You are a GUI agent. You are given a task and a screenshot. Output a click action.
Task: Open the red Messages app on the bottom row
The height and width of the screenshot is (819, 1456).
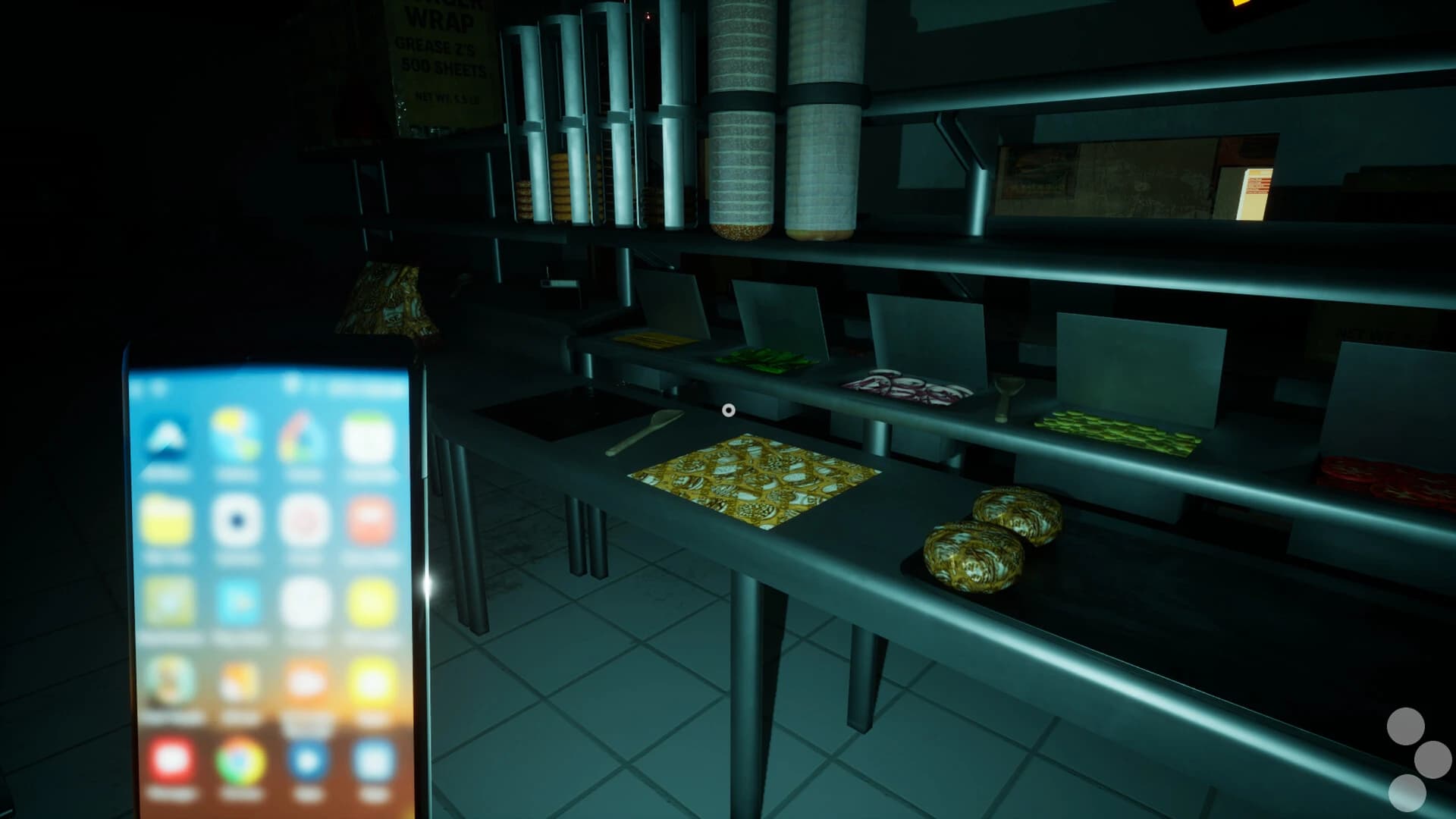[x=168, y=759]
